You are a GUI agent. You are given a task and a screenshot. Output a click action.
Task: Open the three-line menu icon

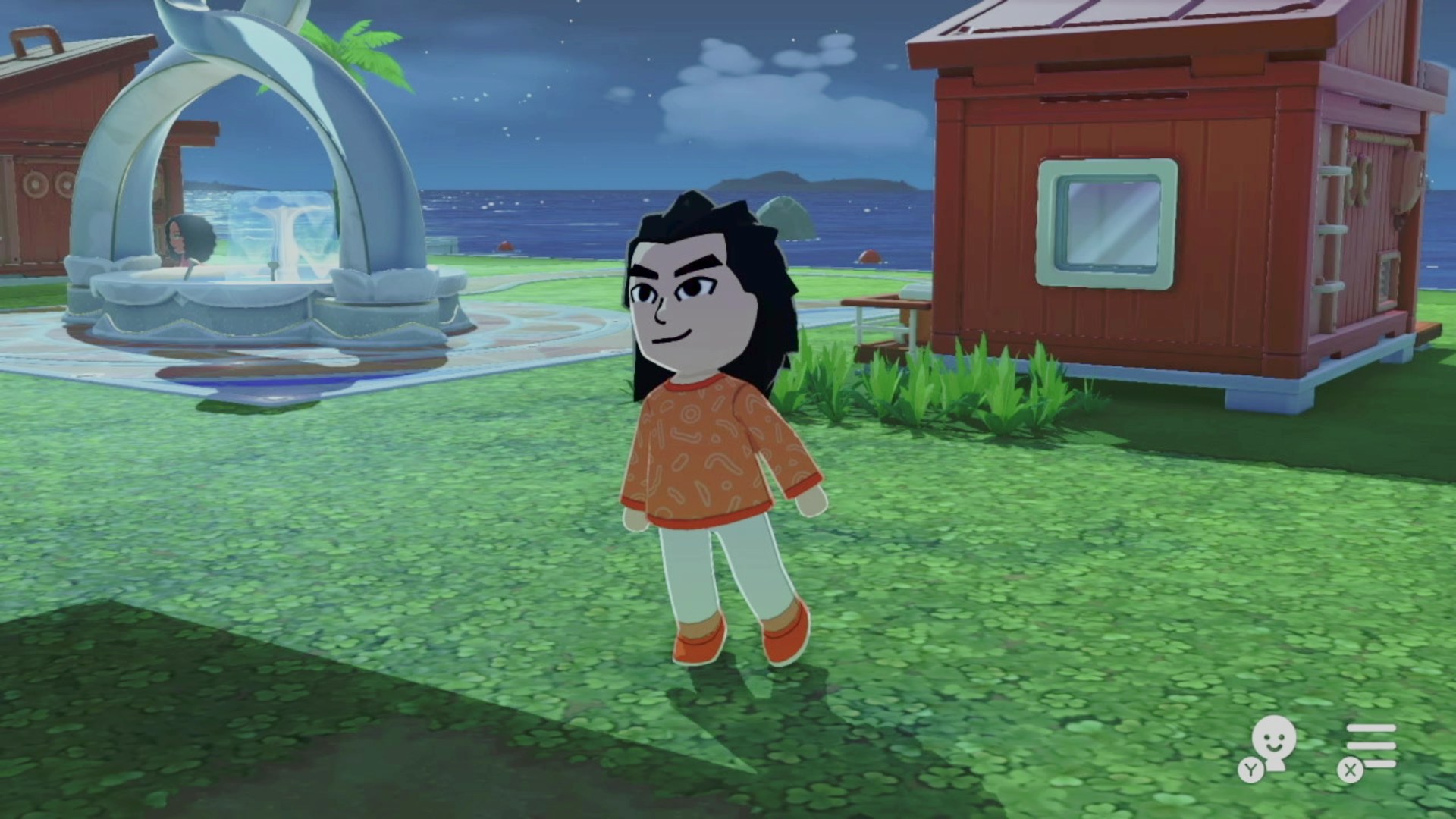(1371, 745)
